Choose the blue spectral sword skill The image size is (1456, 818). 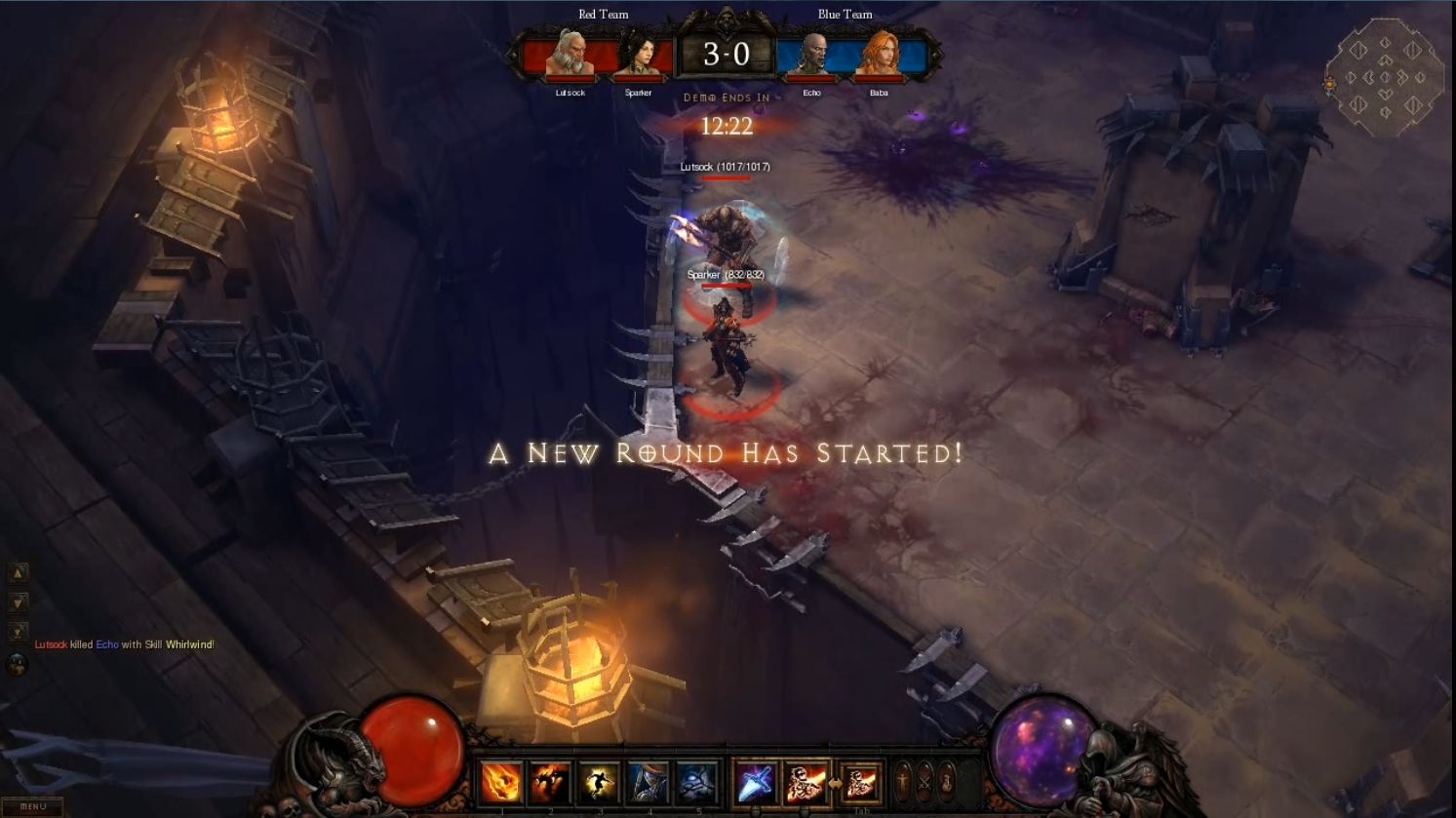(756, 782)
